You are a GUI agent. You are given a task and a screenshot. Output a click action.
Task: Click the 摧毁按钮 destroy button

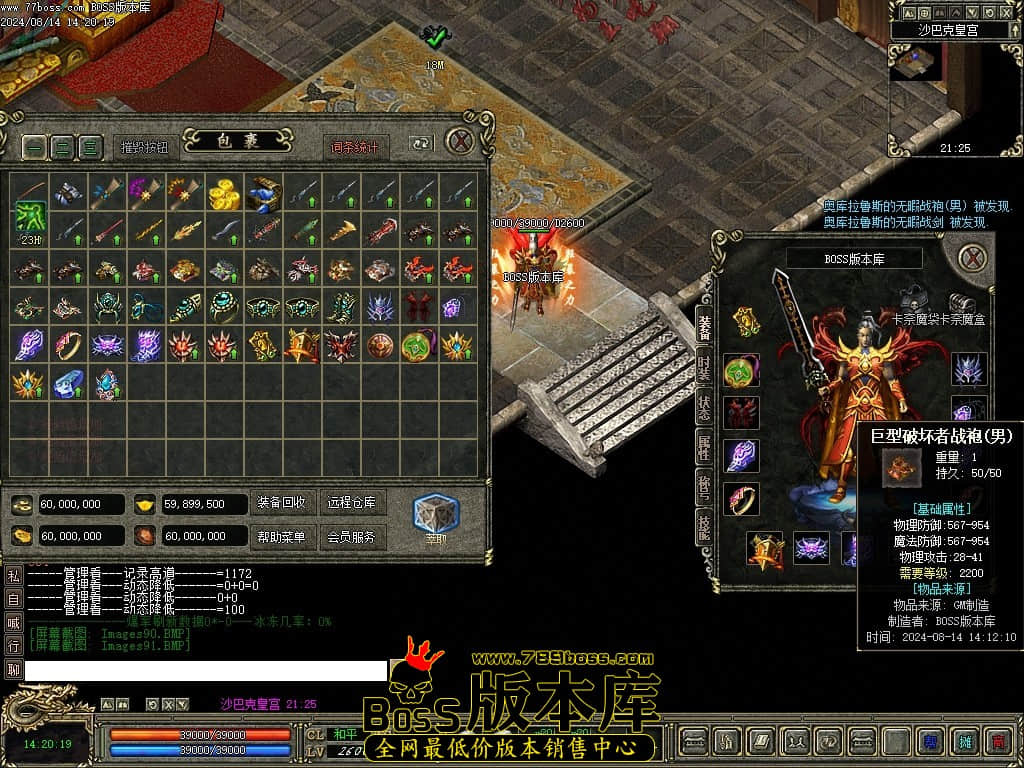tap(145, 147)
